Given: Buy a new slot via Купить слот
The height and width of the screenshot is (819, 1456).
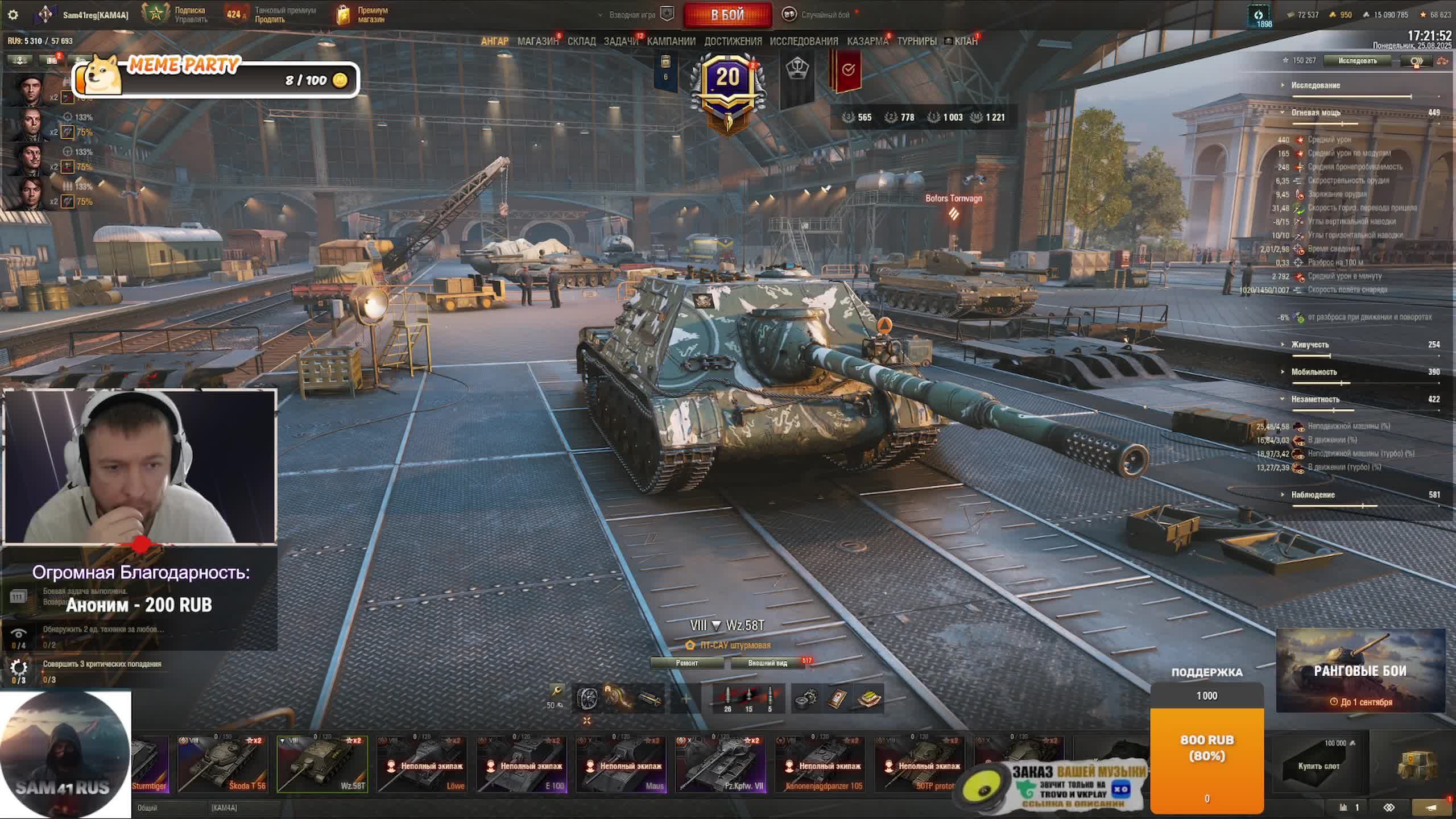Looking at the screenshot, I should point(1318,766).
